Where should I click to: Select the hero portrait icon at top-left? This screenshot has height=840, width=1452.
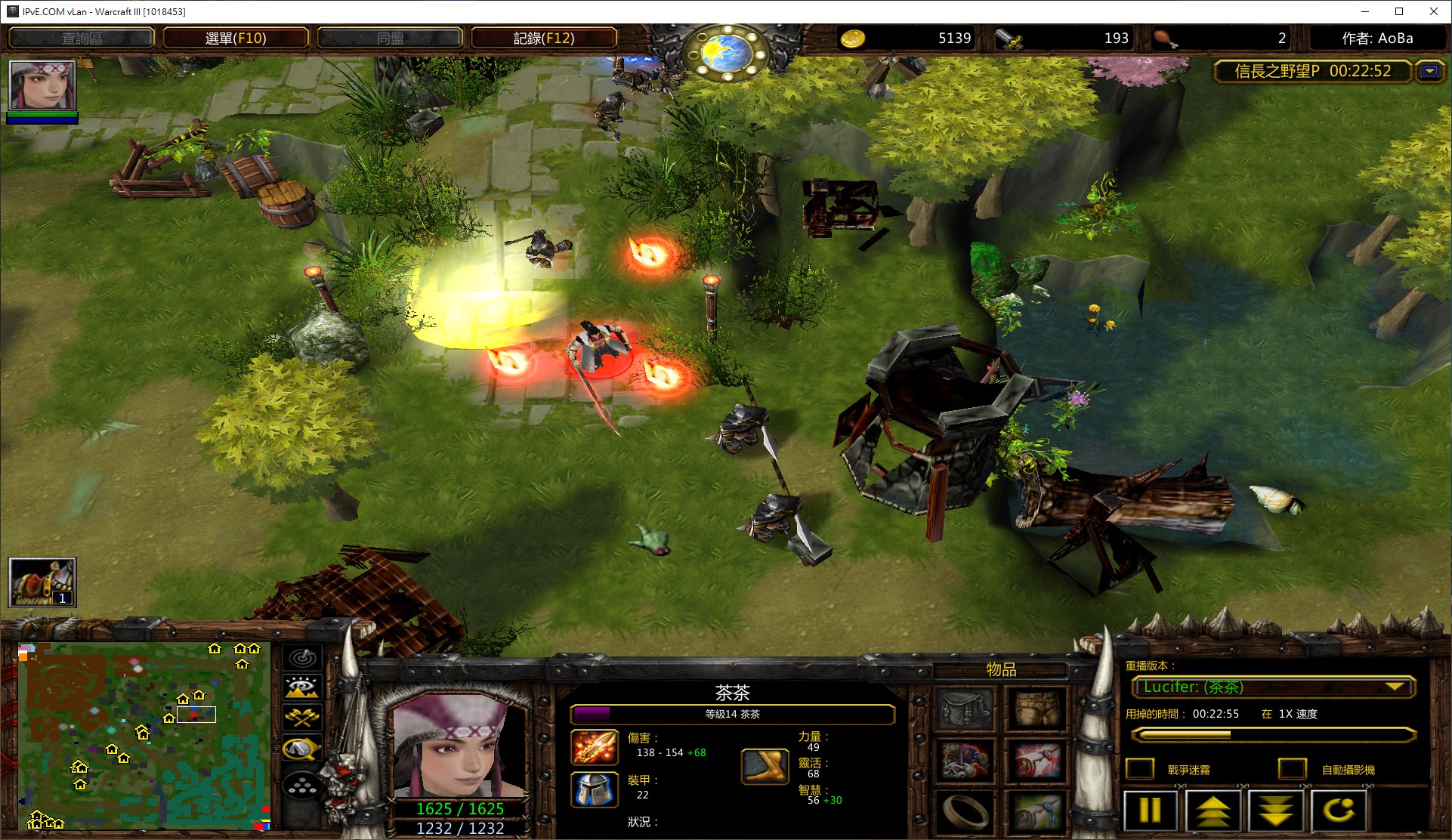coord(42,85)
